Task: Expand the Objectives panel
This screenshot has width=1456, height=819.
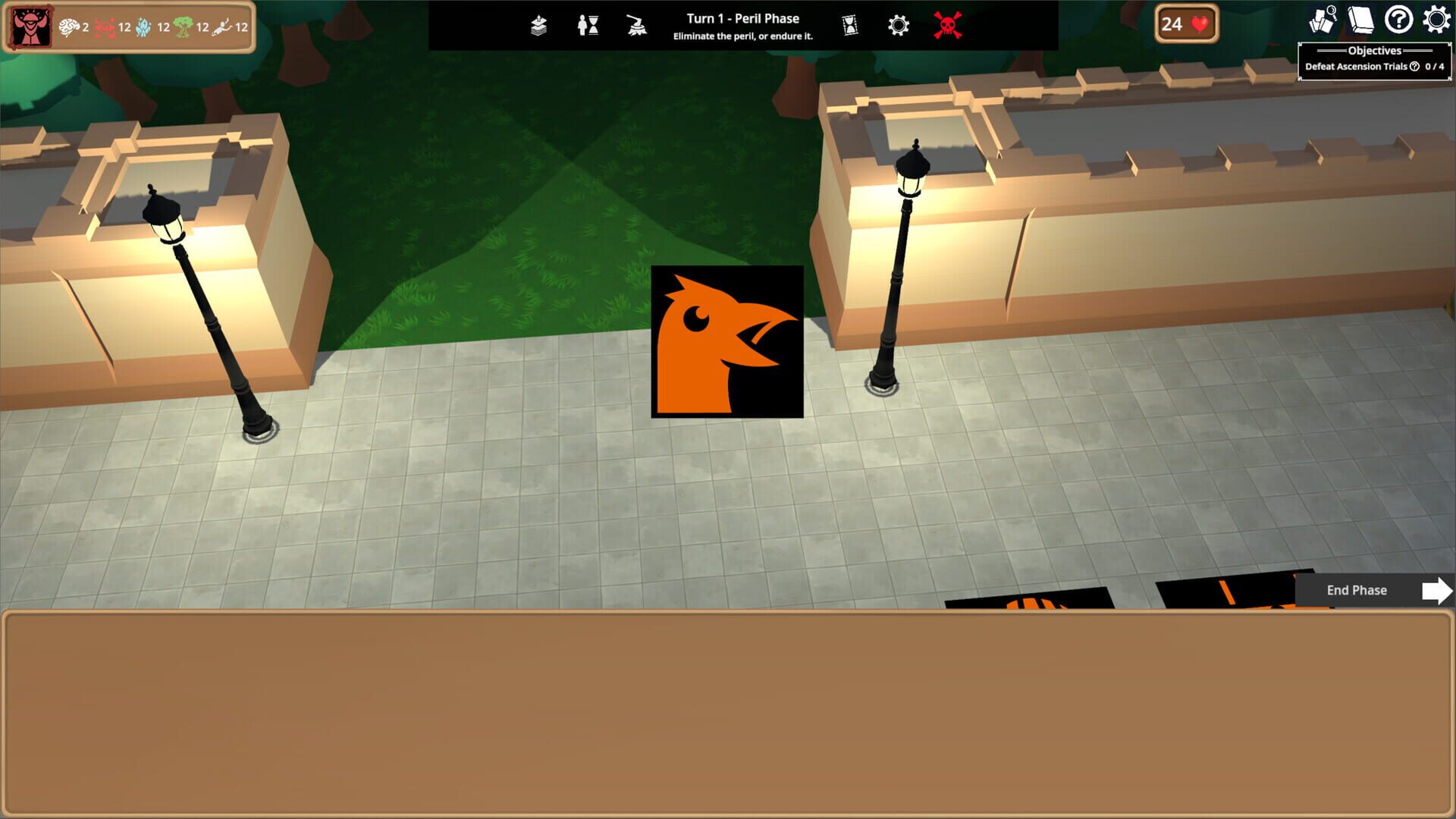Action: click(x=1374, y=52)
